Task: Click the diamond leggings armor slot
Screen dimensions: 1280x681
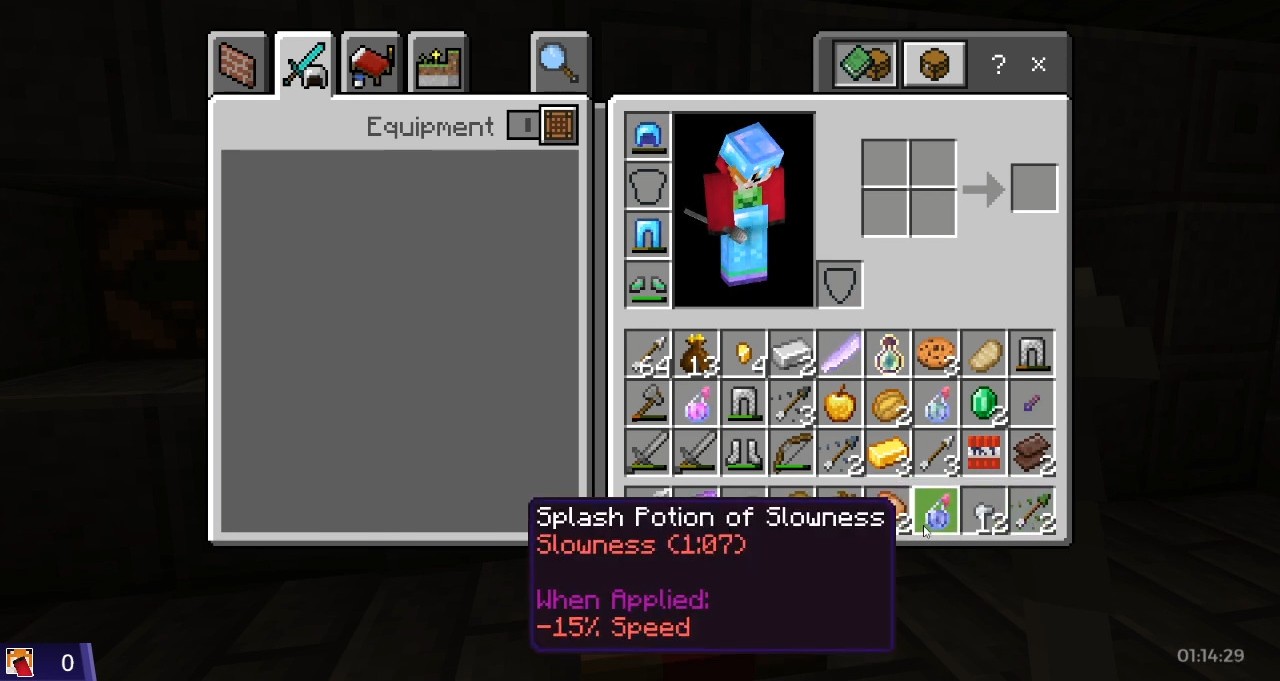Action: 648,235
